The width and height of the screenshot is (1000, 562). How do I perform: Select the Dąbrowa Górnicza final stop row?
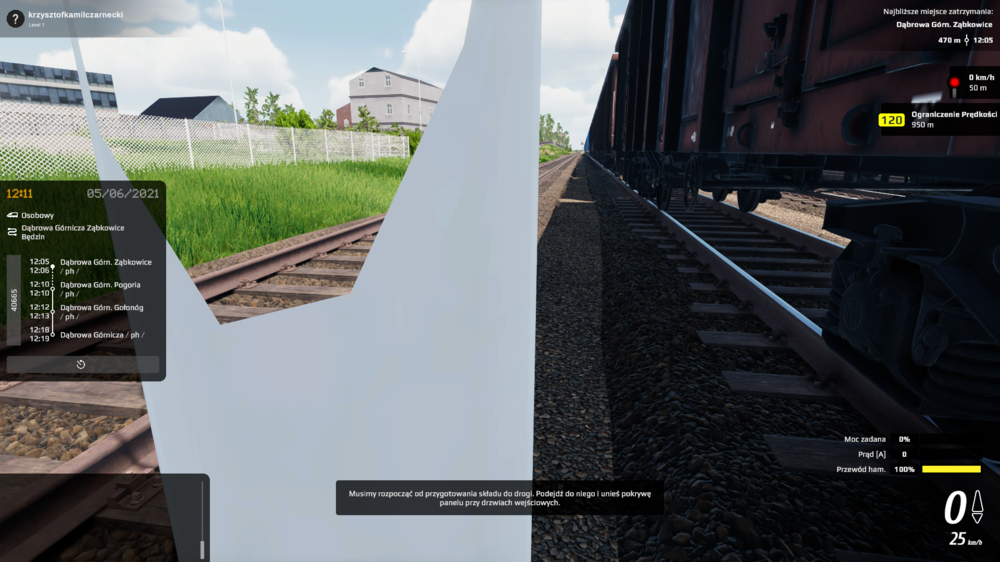98,334
